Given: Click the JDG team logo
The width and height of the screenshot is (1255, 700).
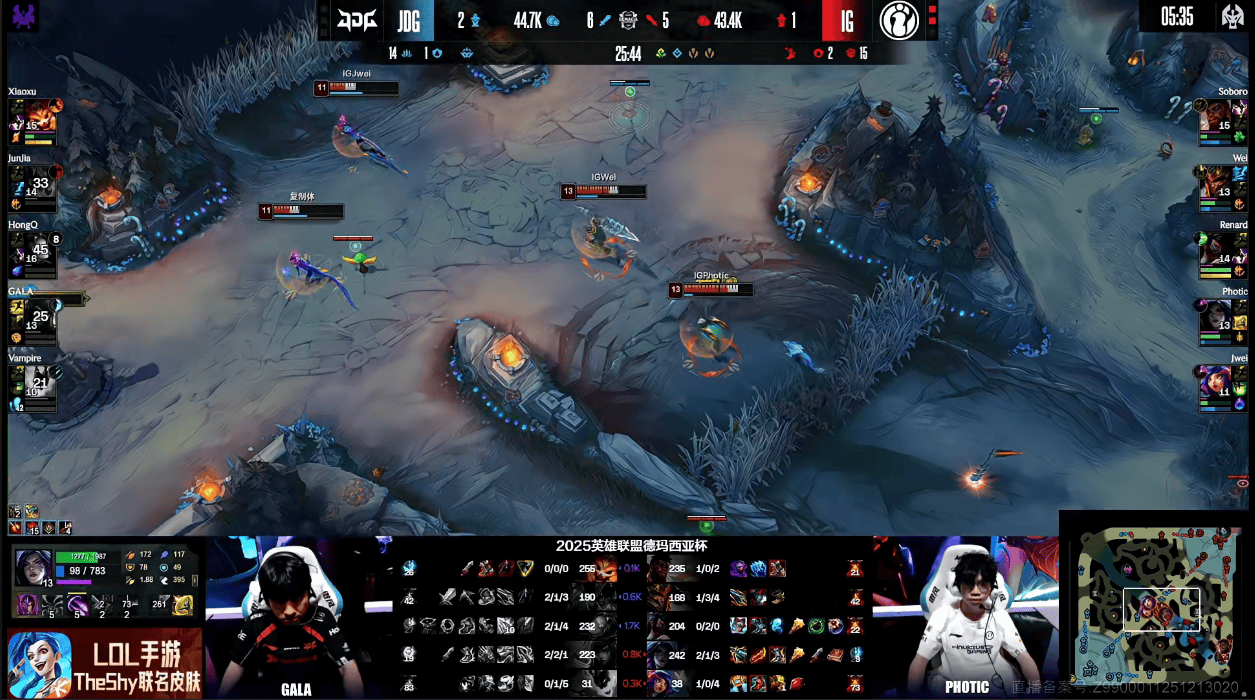Looking at the screenshot, I should pyautogui.click(x=357, y=20).
